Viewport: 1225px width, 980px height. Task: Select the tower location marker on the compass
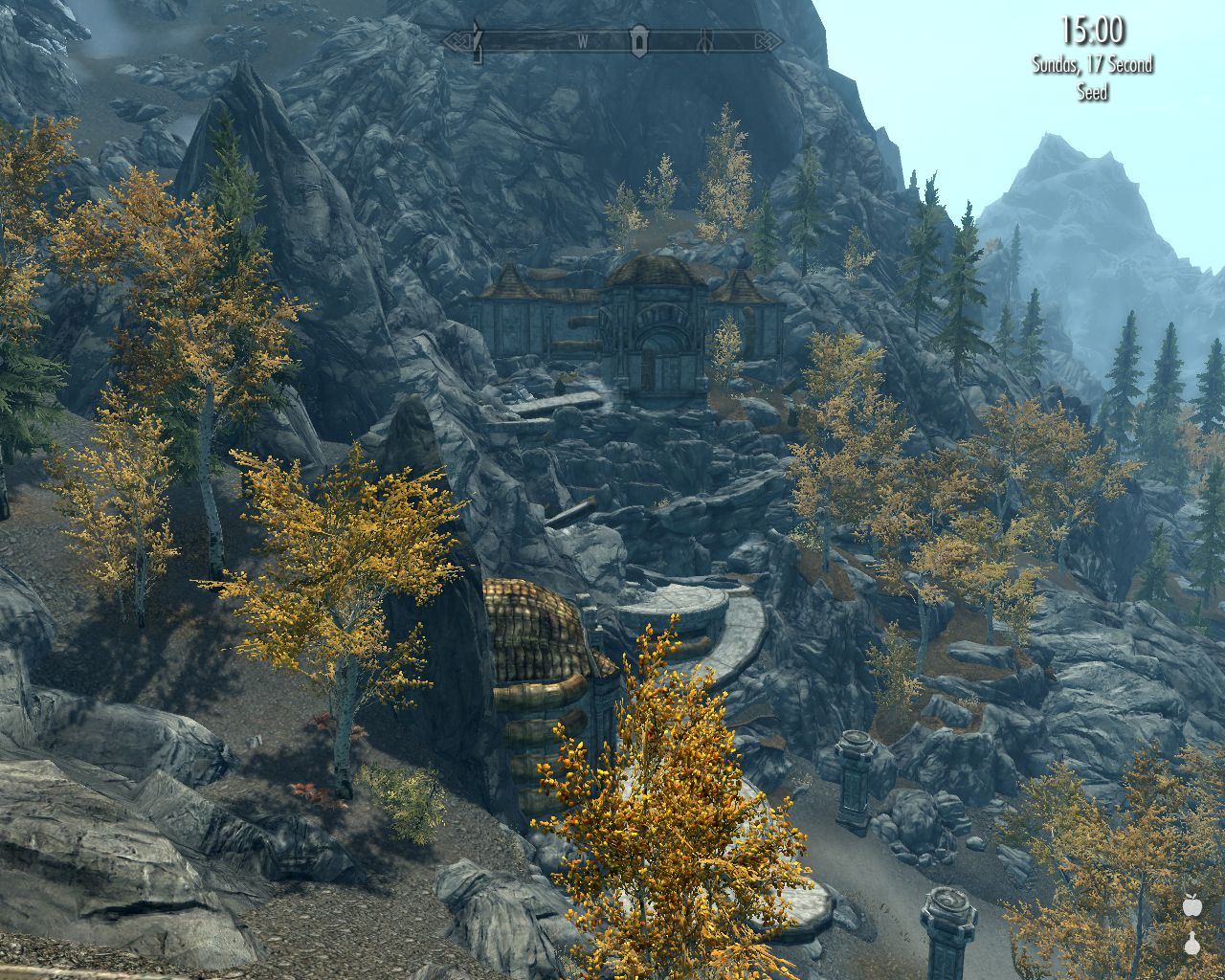click(637, 41)
